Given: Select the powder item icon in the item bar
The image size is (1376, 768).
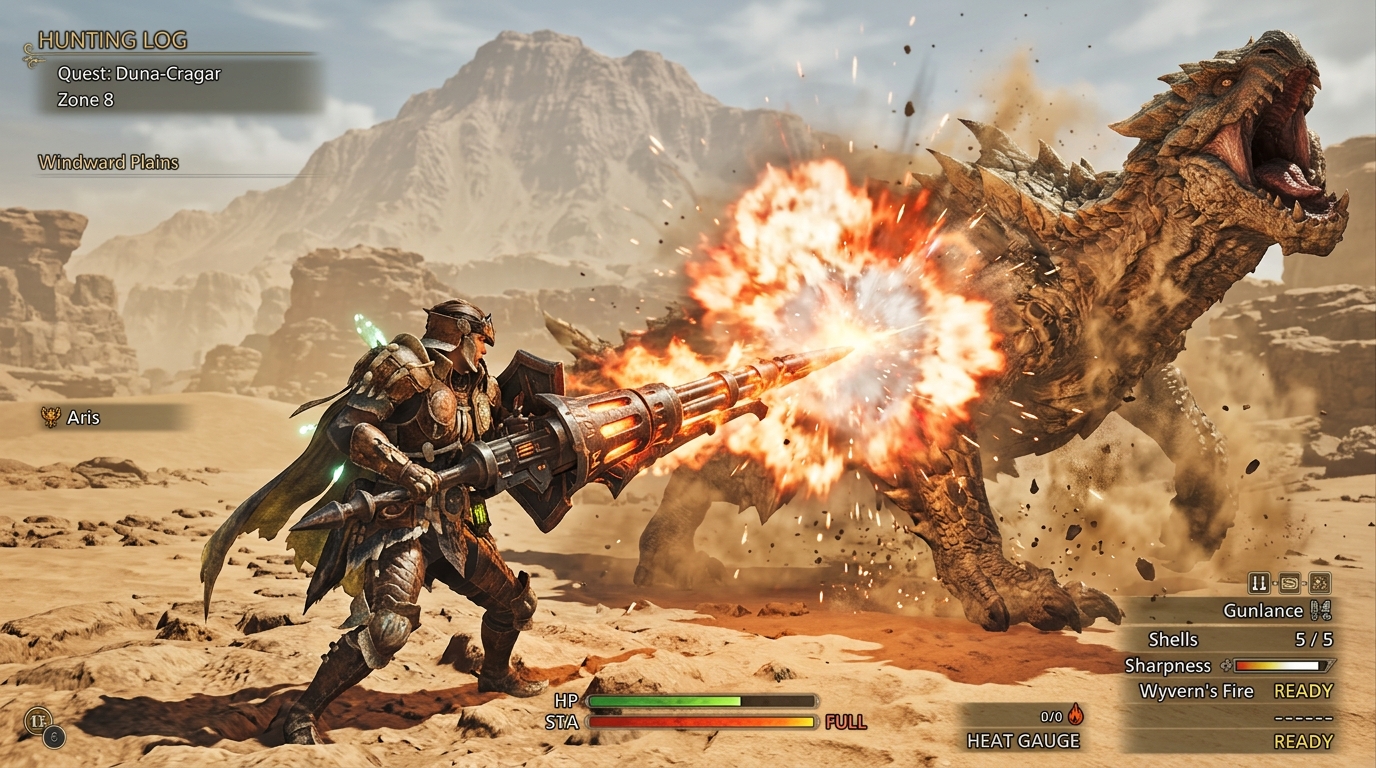Looking at the screenshot, I should (1320, 581).
